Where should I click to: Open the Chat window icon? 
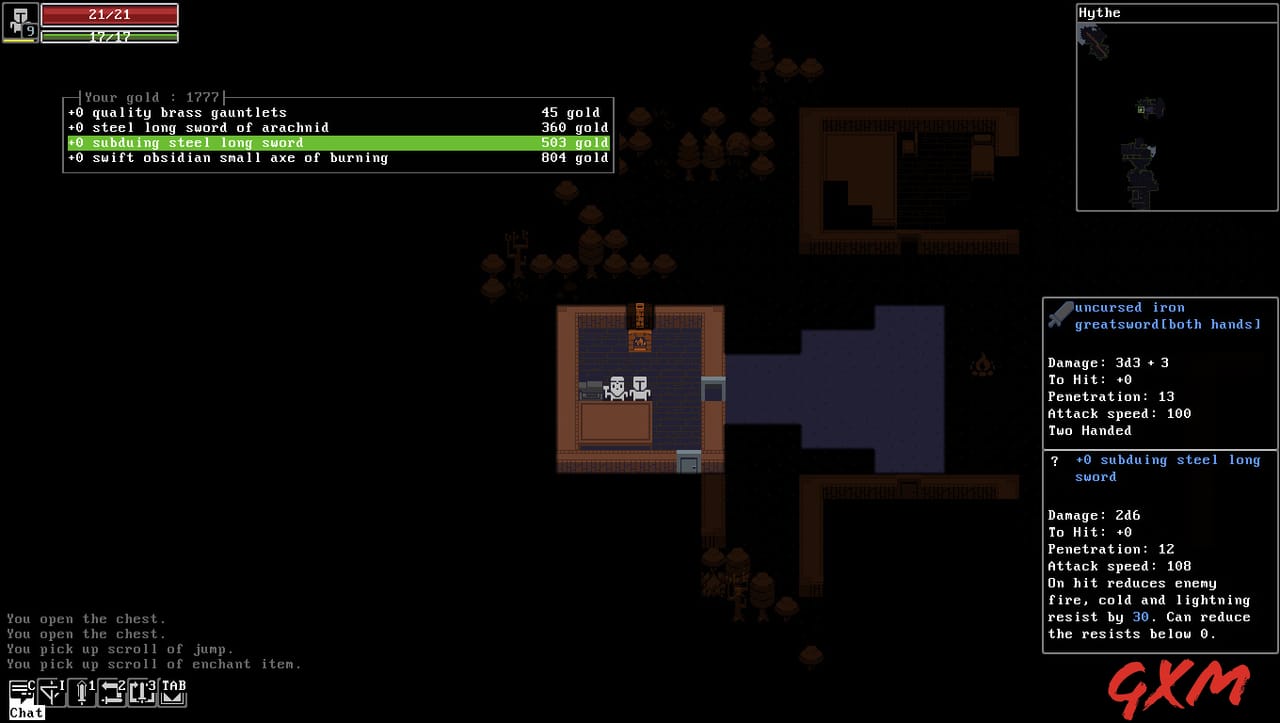tap(22, 690)
